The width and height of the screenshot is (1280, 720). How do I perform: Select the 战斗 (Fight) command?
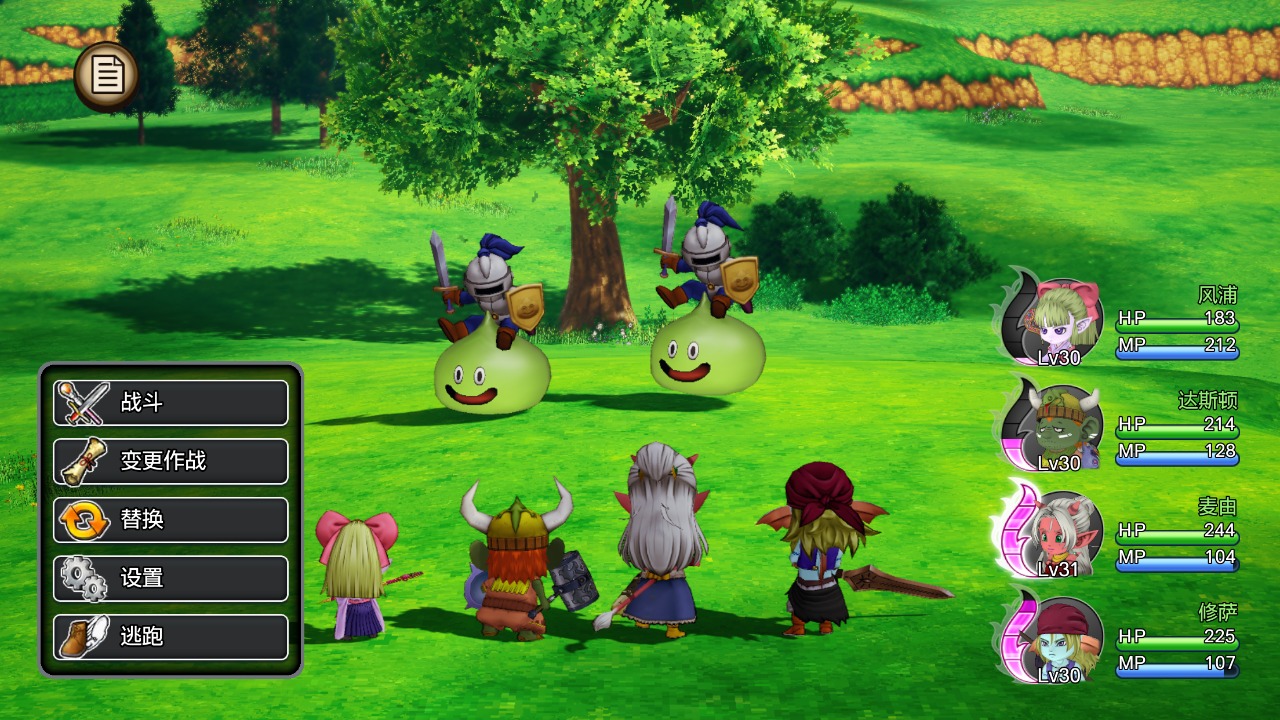point(171,403)
